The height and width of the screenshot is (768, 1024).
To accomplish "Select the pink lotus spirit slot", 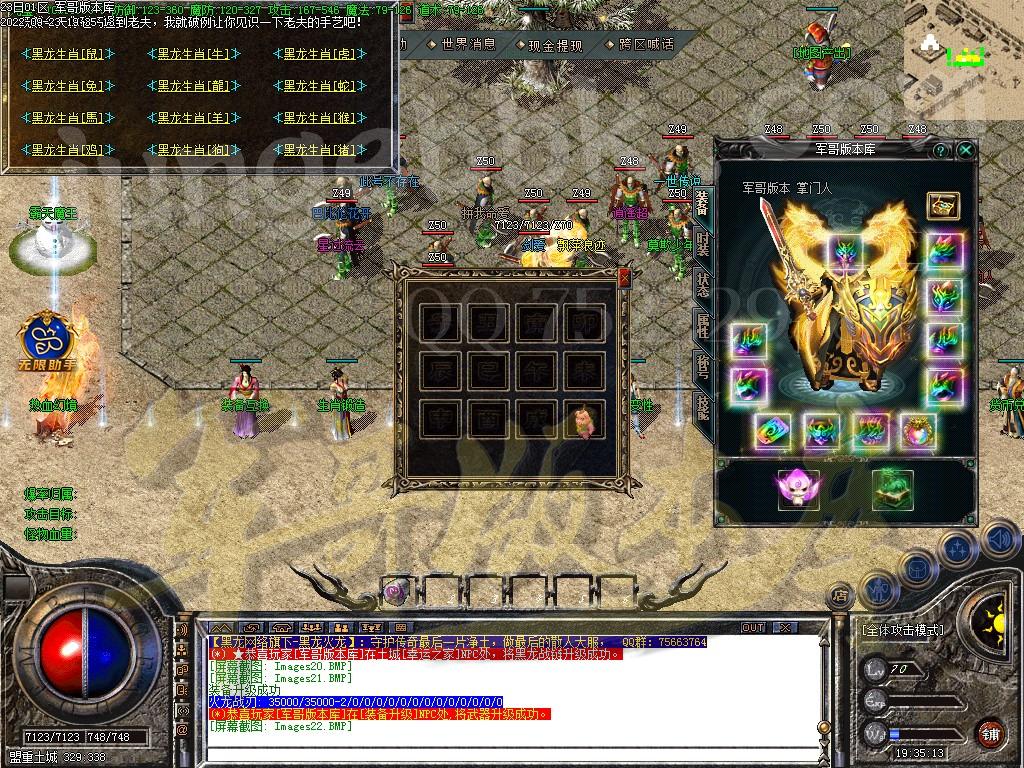I will pos(798,489).
